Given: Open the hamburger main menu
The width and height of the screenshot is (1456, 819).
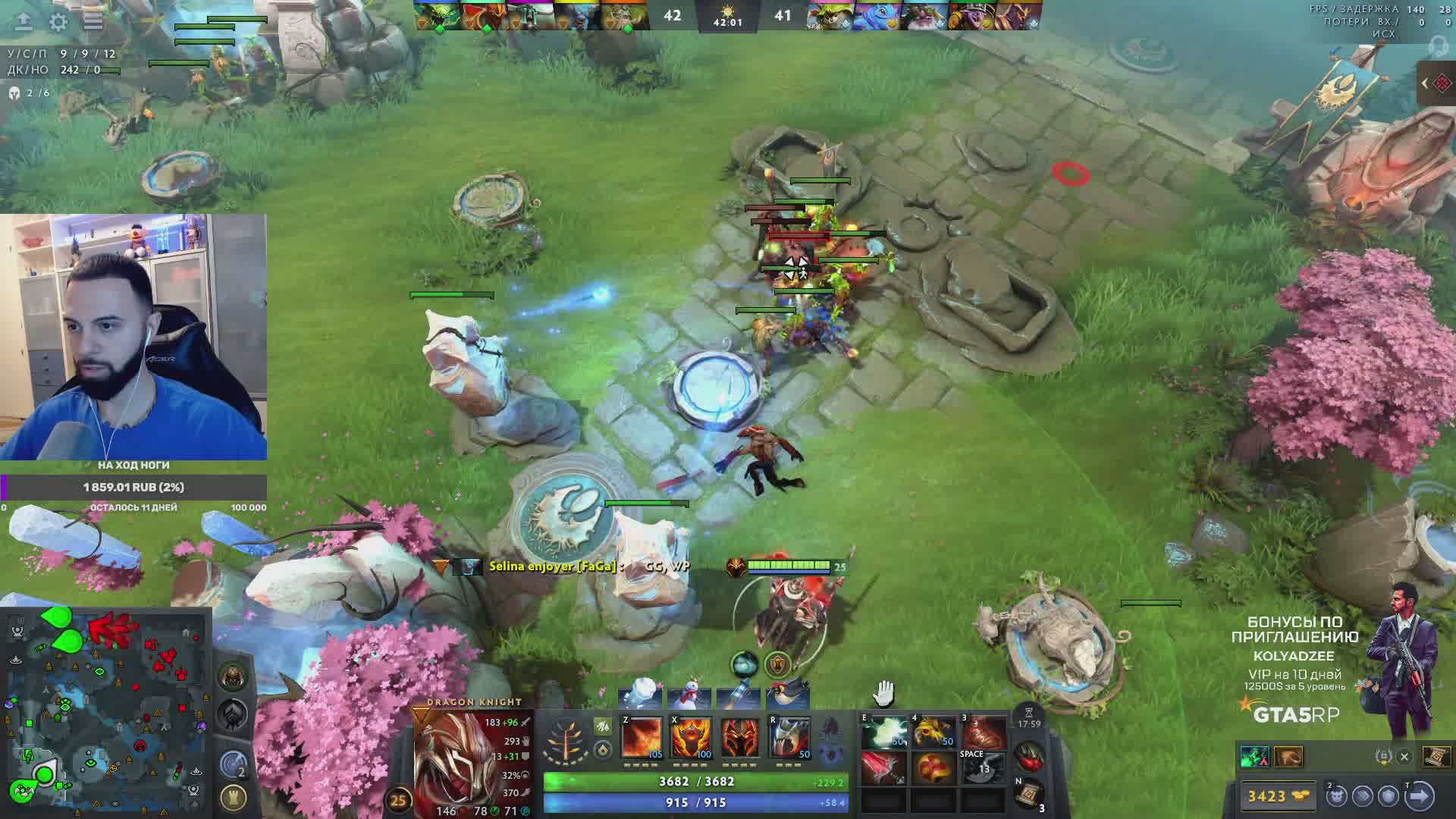Looking at the screenshot, I should point(93,21).
